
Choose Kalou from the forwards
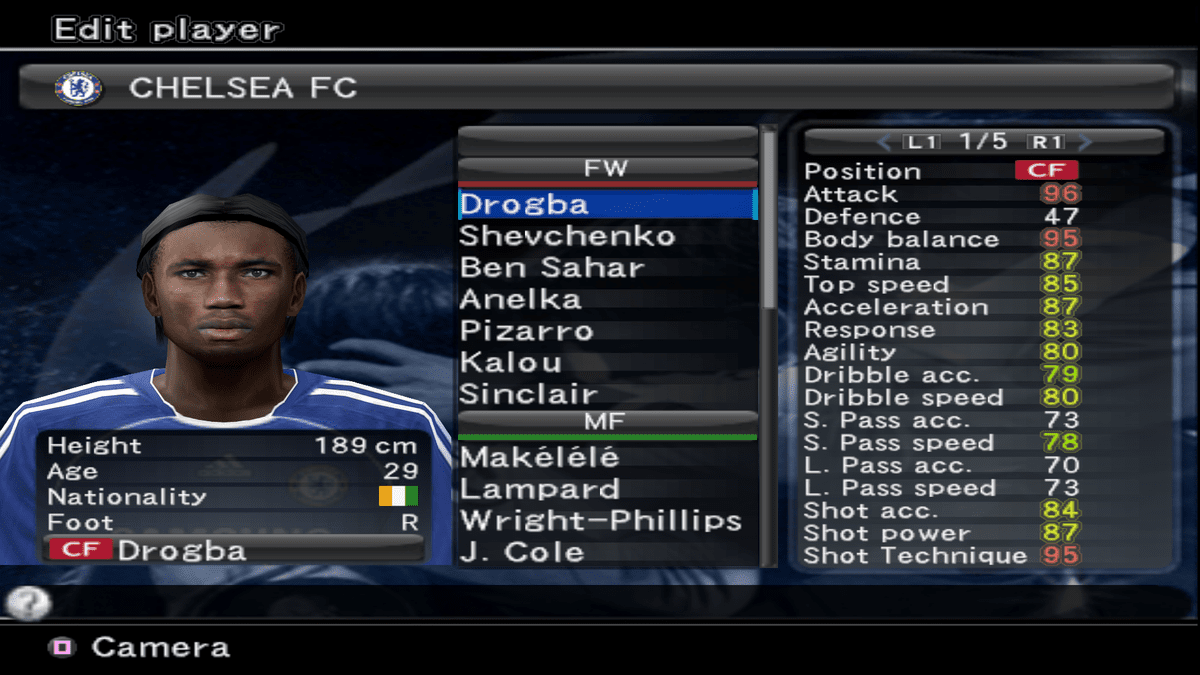[x=510, y=362]
